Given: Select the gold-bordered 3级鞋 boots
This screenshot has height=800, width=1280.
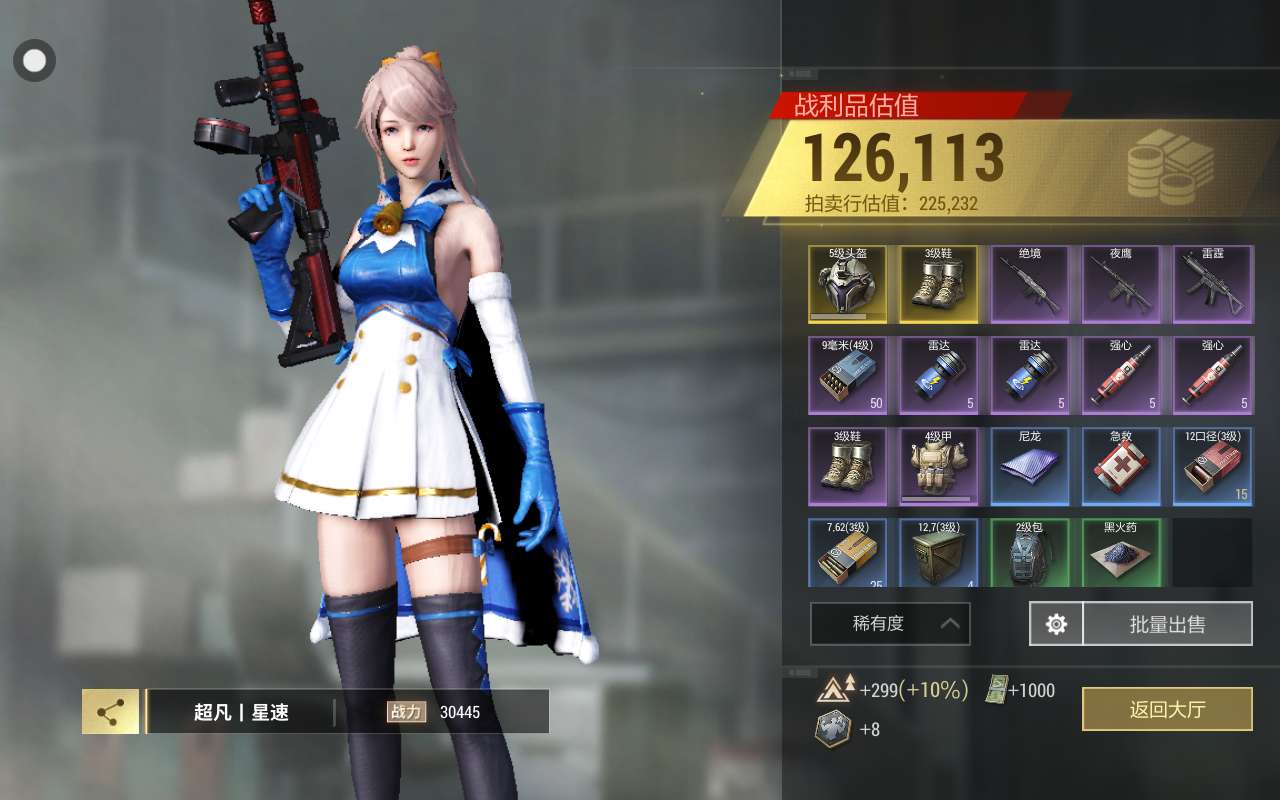Looking at the screenshot, I should click(x=938, y=285).
